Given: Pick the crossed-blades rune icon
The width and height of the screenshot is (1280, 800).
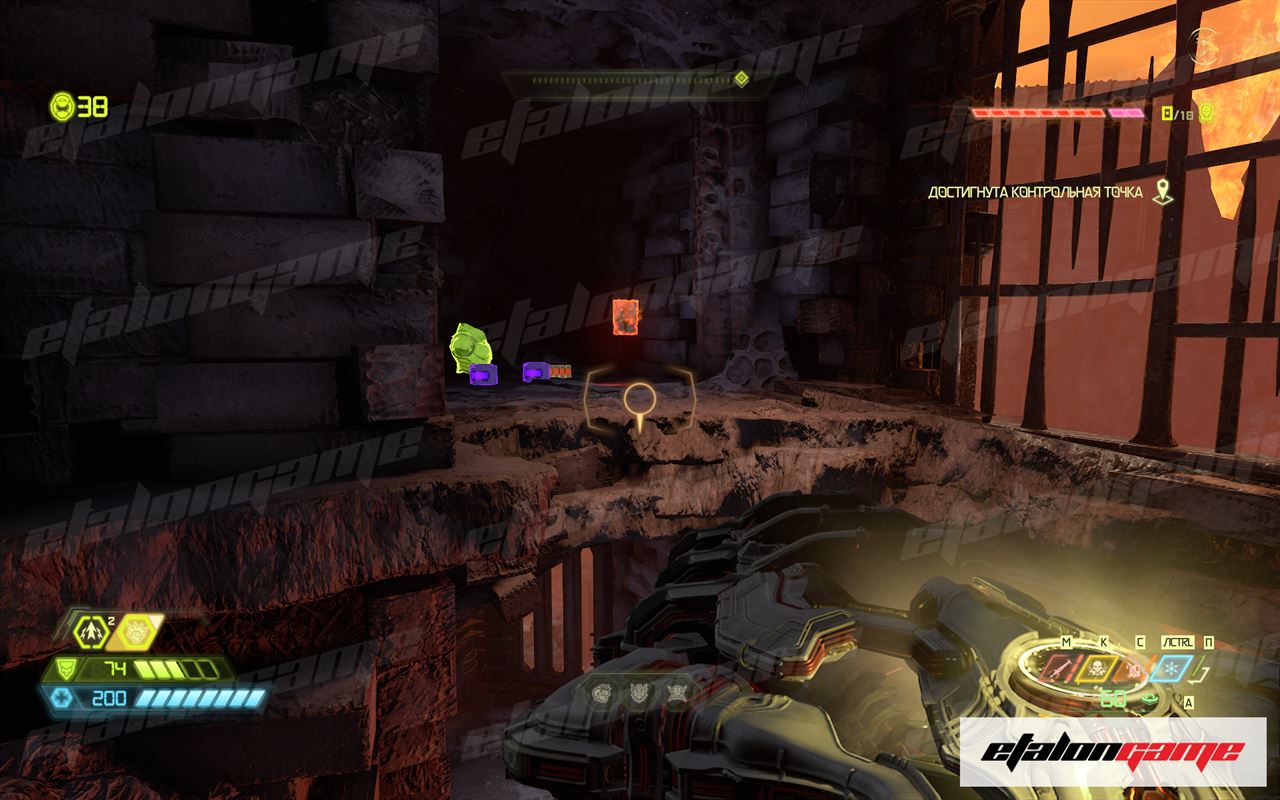Looking at the screenshot, I should [675, 691].
